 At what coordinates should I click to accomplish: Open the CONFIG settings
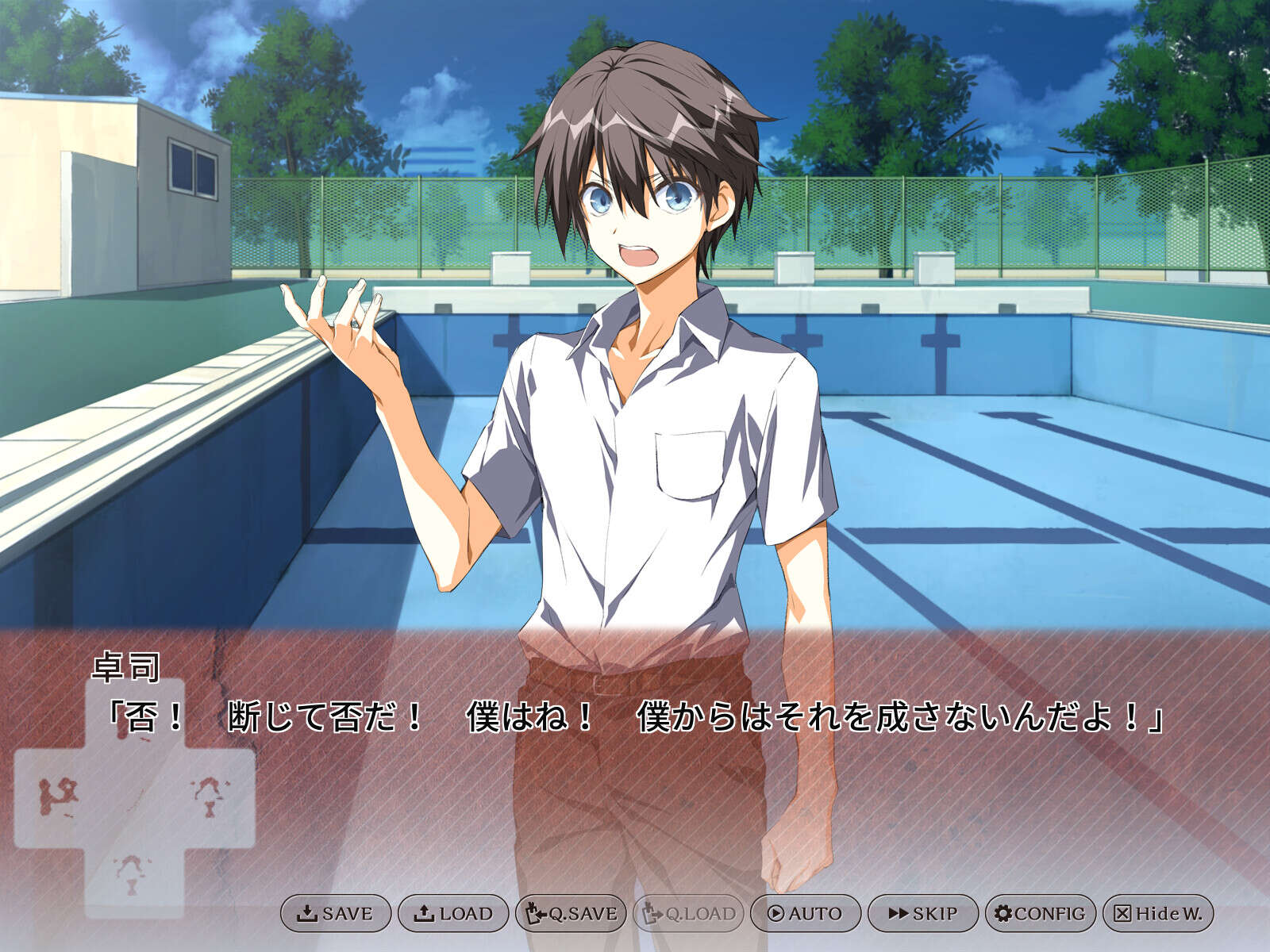[x=1040, y=913]
